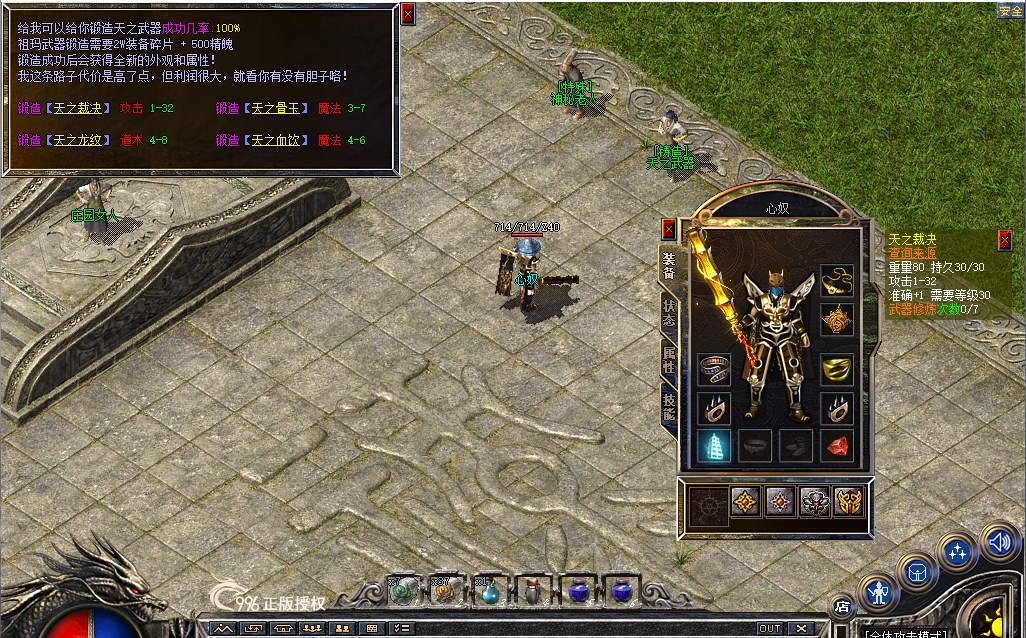Viewport: 1026px width, 638px height.
Task: Open the 店 shop button
Action: tap(841, 606)
